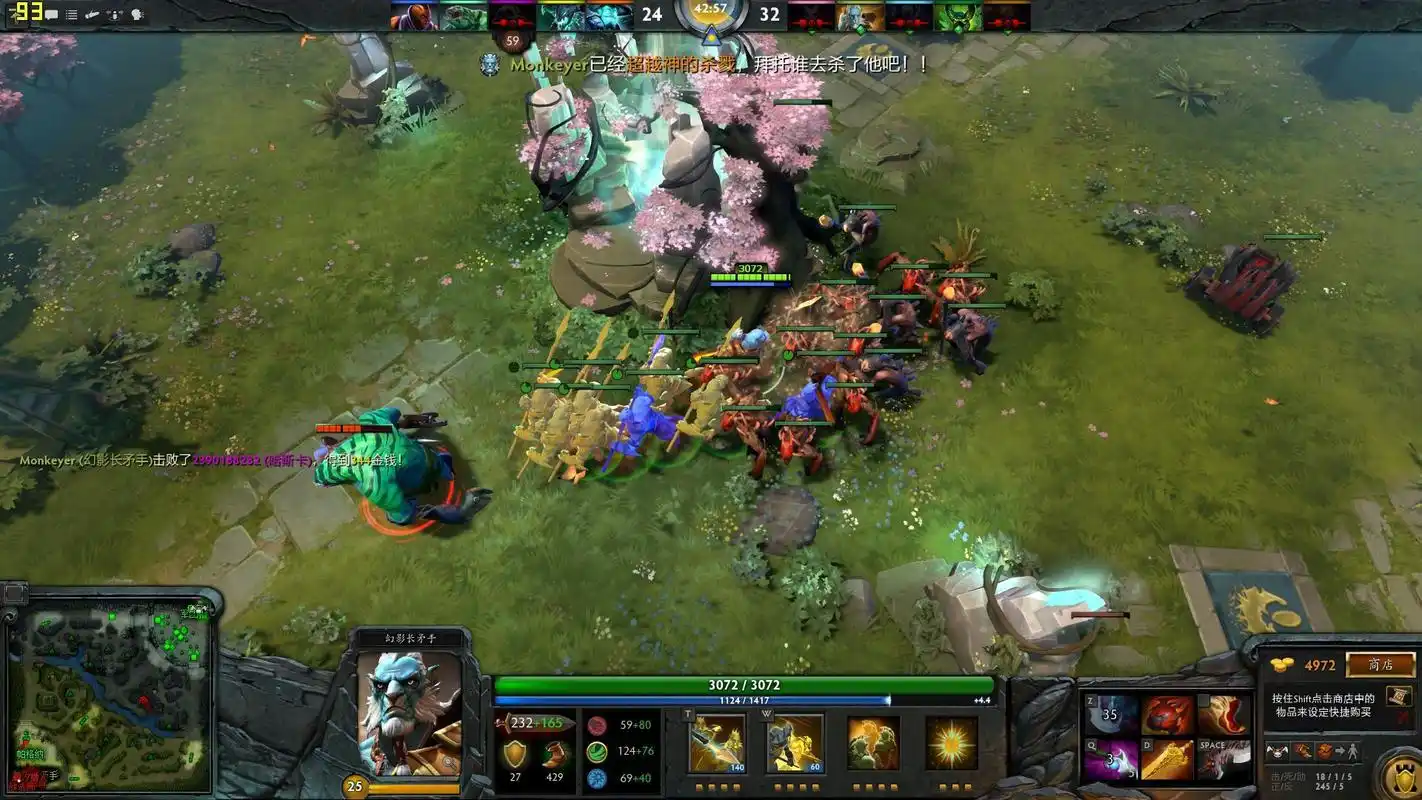The width and height of the screenshot is (1422, 800).
Task: Toggle the voice chat microphone
Action: tap(115, 16)
